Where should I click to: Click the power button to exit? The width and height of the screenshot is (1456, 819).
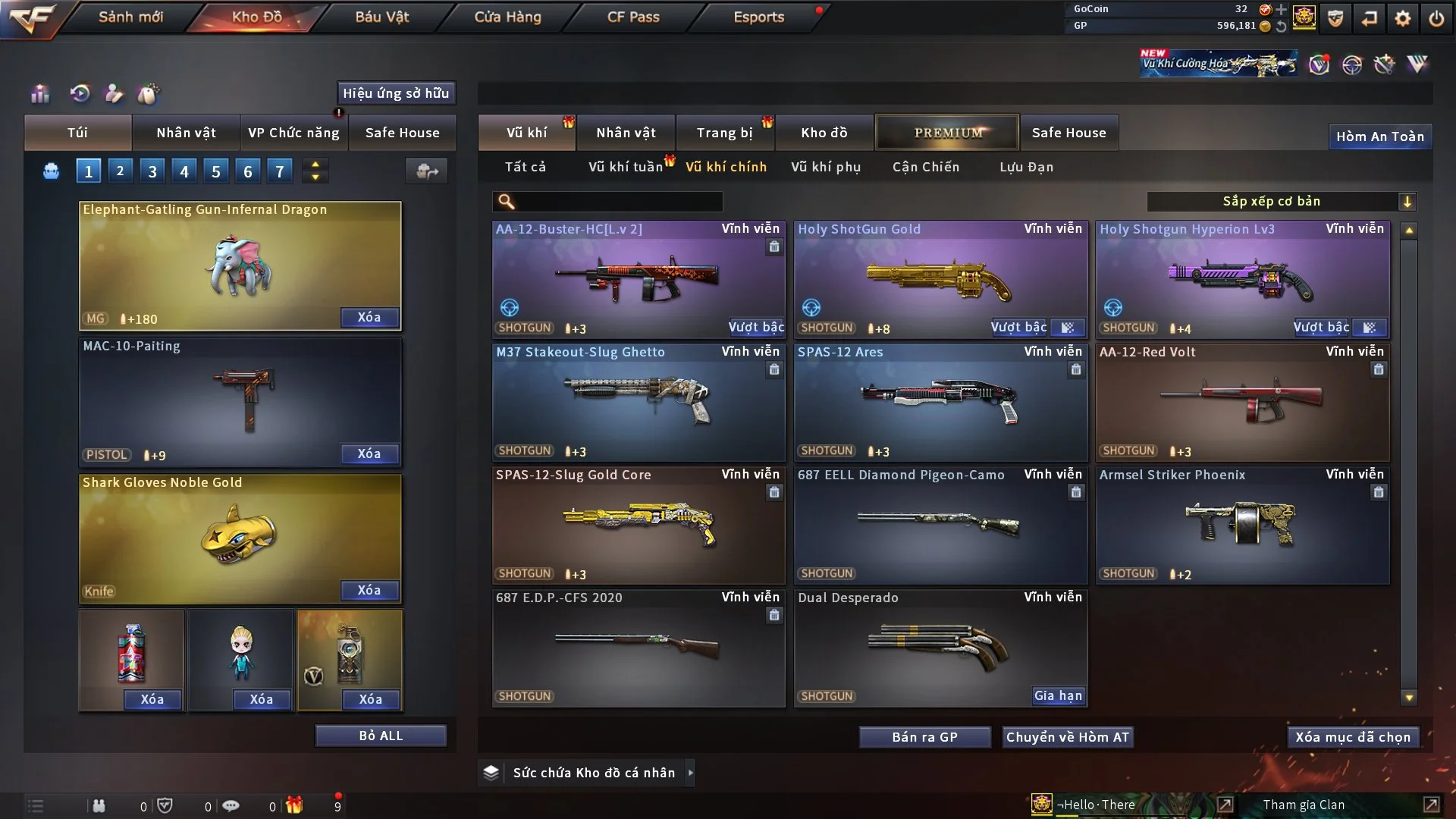[1436, 18]
